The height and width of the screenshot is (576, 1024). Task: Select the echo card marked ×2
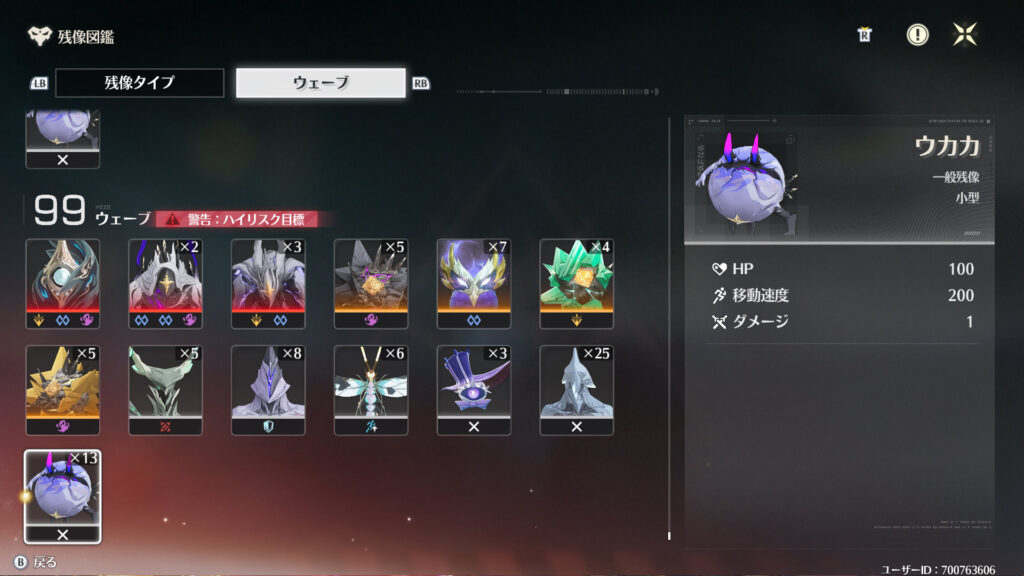point(166,283)
